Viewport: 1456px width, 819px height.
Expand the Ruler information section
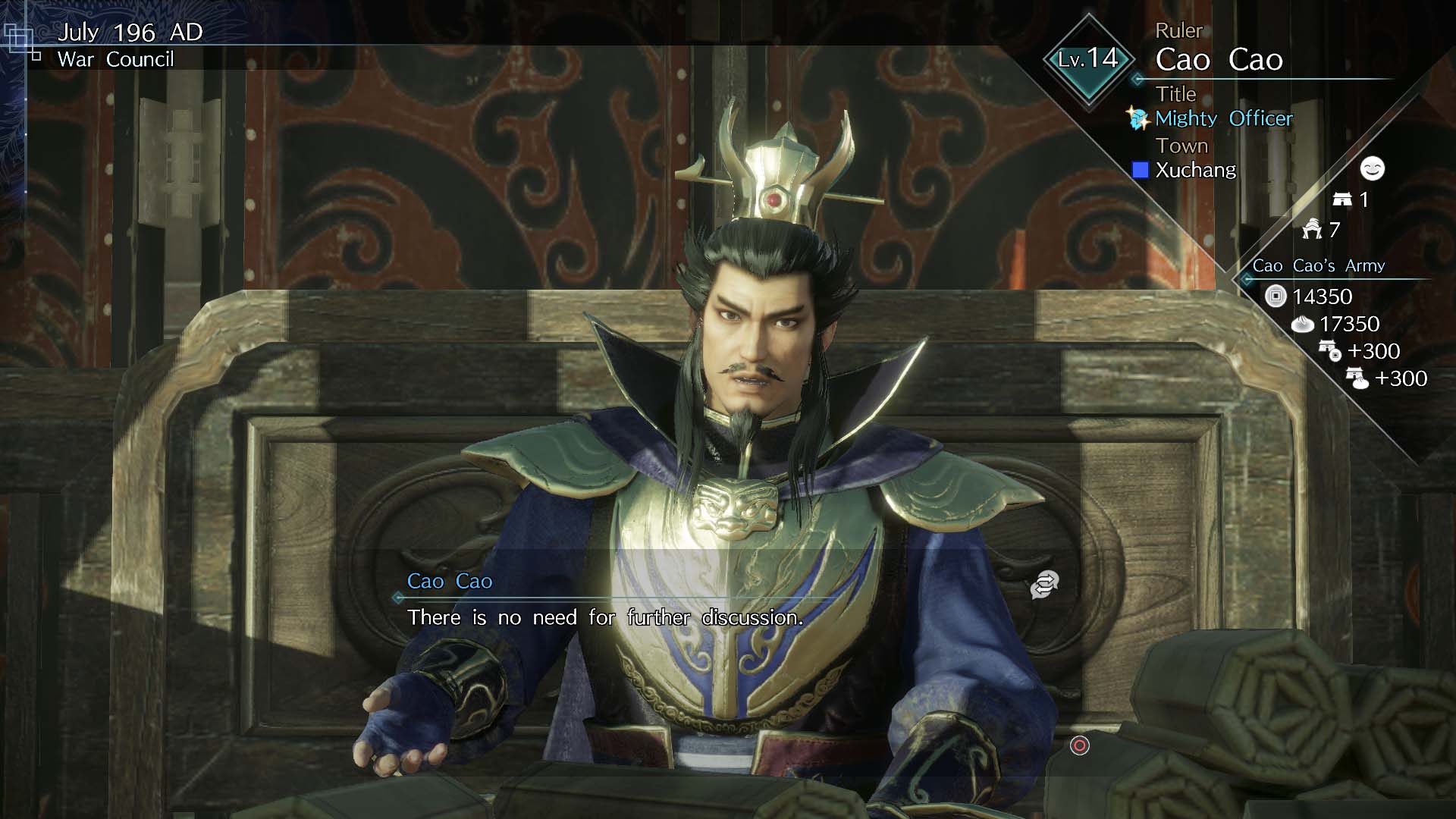pyautogui.click(x=1178, y=30)
